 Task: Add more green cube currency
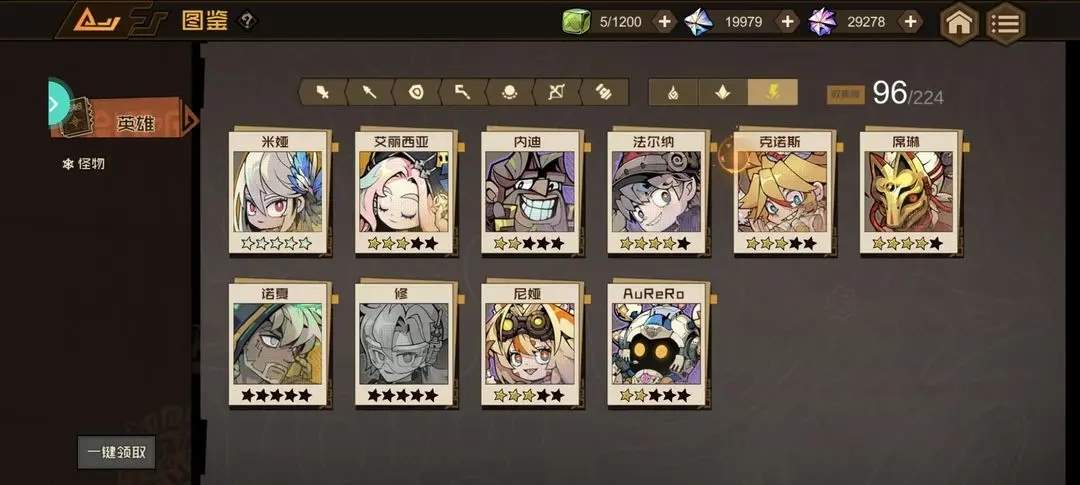click(665, 22)
